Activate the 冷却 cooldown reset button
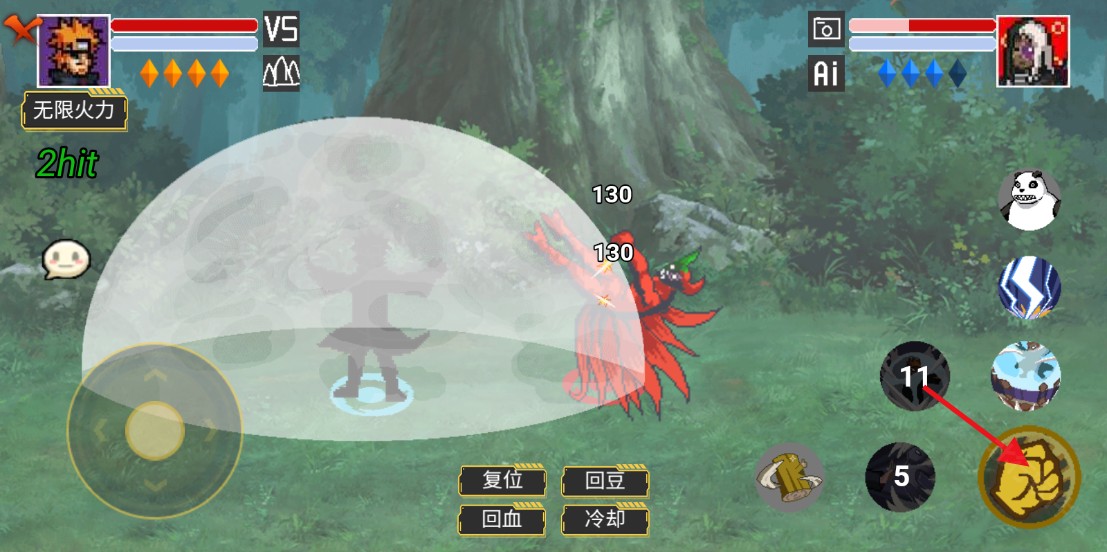Image resolution: width=1107 pixels, height=552 pixels. pos(606,519)
